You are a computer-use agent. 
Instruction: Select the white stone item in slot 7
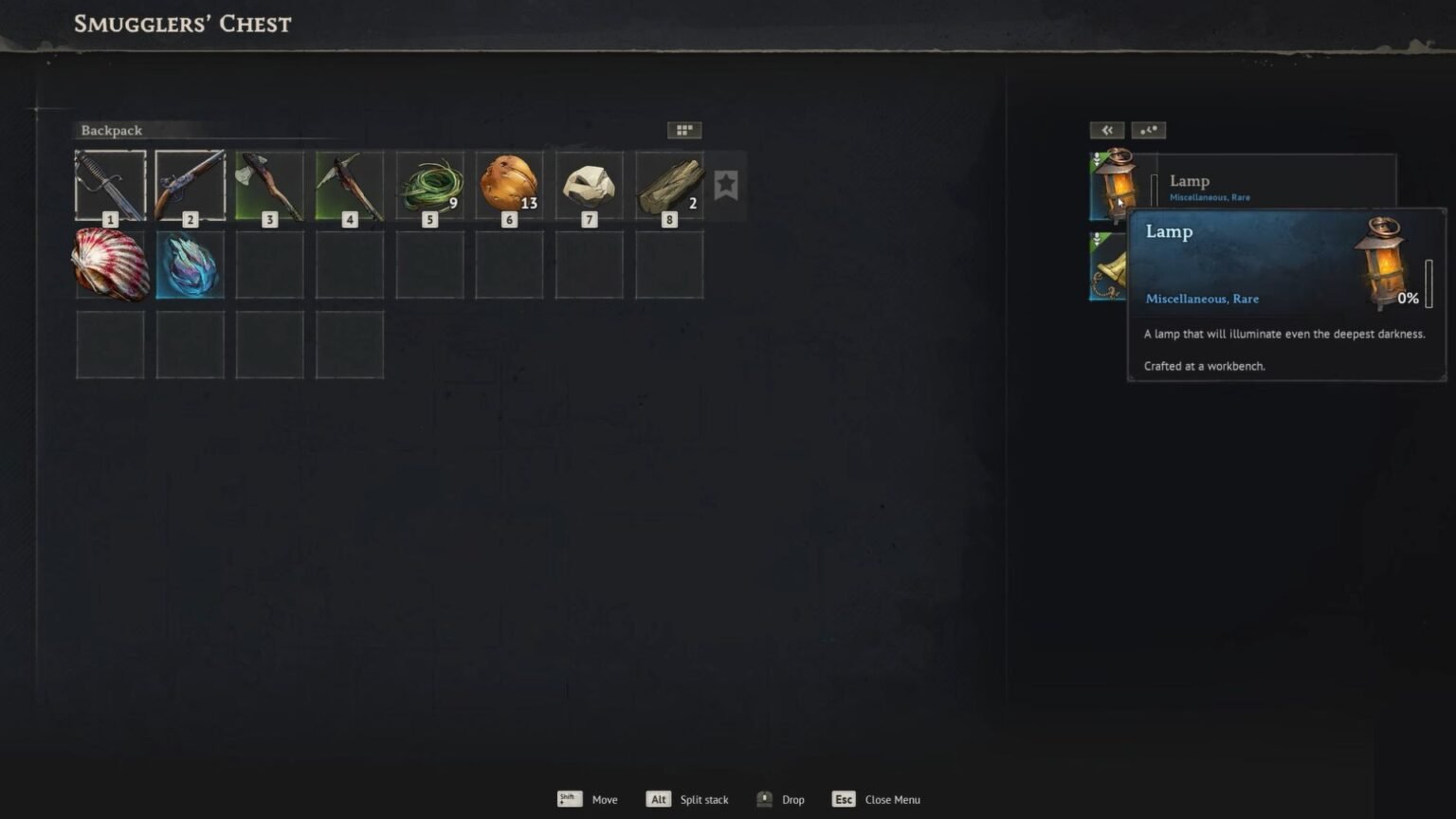click(x=589, y=185)
